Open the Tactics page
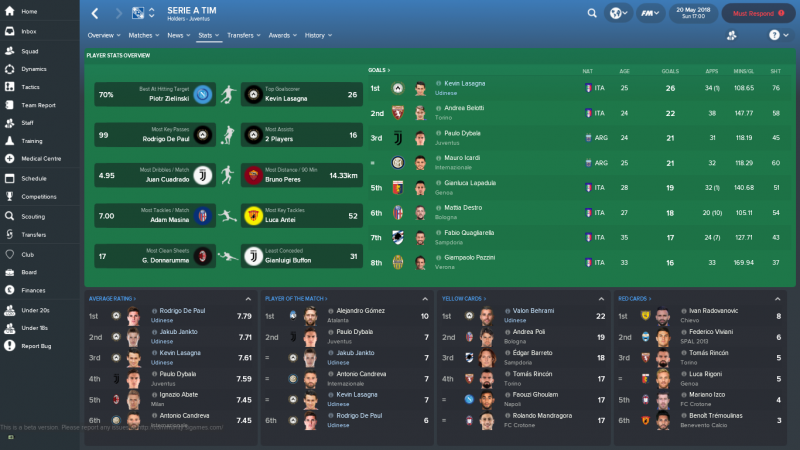Screen dimensions: 800x450 point(31,86)
